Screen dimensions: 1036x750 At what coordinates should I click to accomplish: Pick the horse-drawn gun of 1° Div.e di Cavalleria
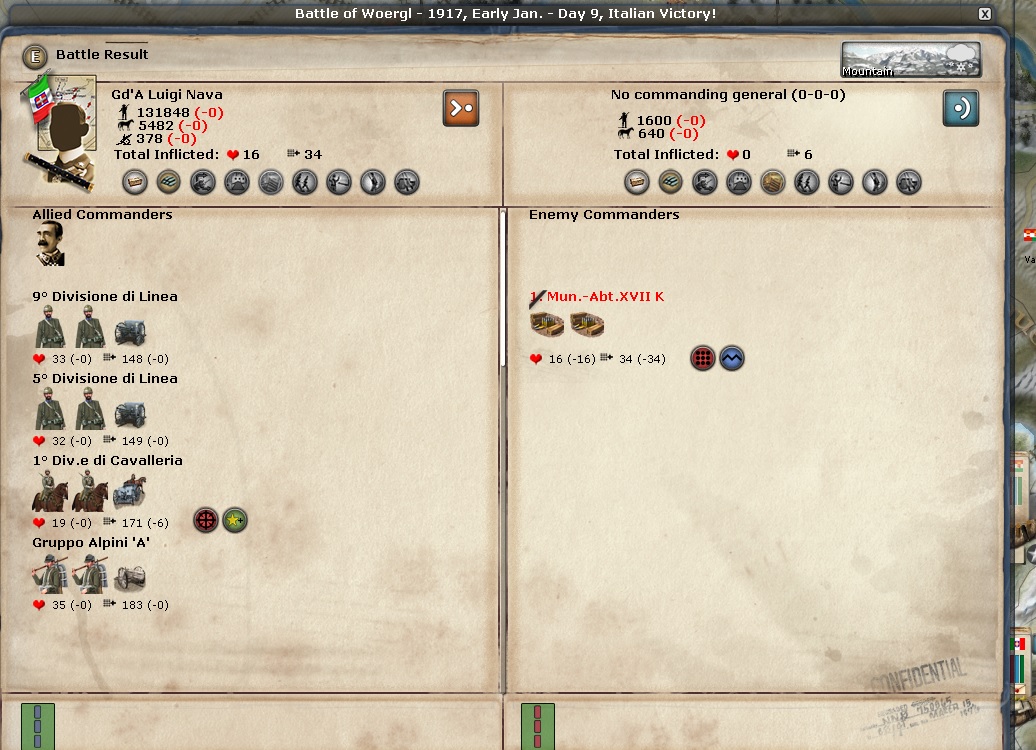coord(130,492)
